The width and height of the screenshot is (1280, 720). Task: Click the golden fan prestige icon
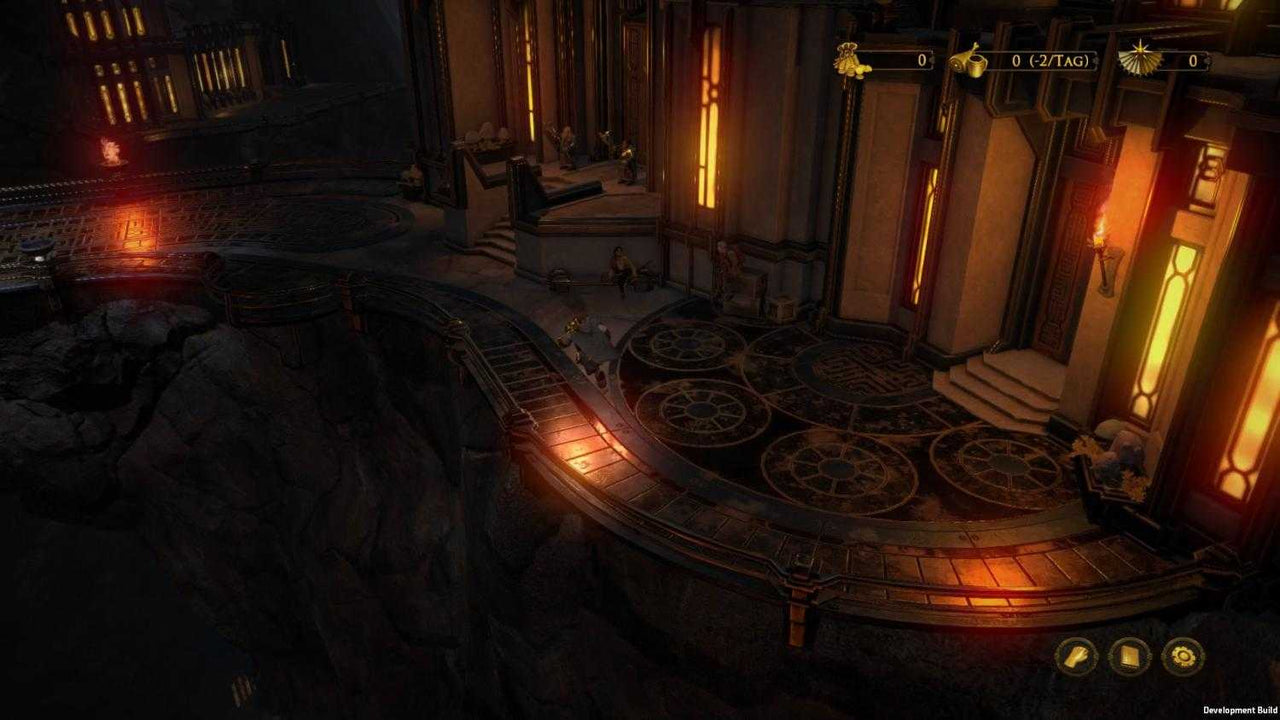(1138, 58)
